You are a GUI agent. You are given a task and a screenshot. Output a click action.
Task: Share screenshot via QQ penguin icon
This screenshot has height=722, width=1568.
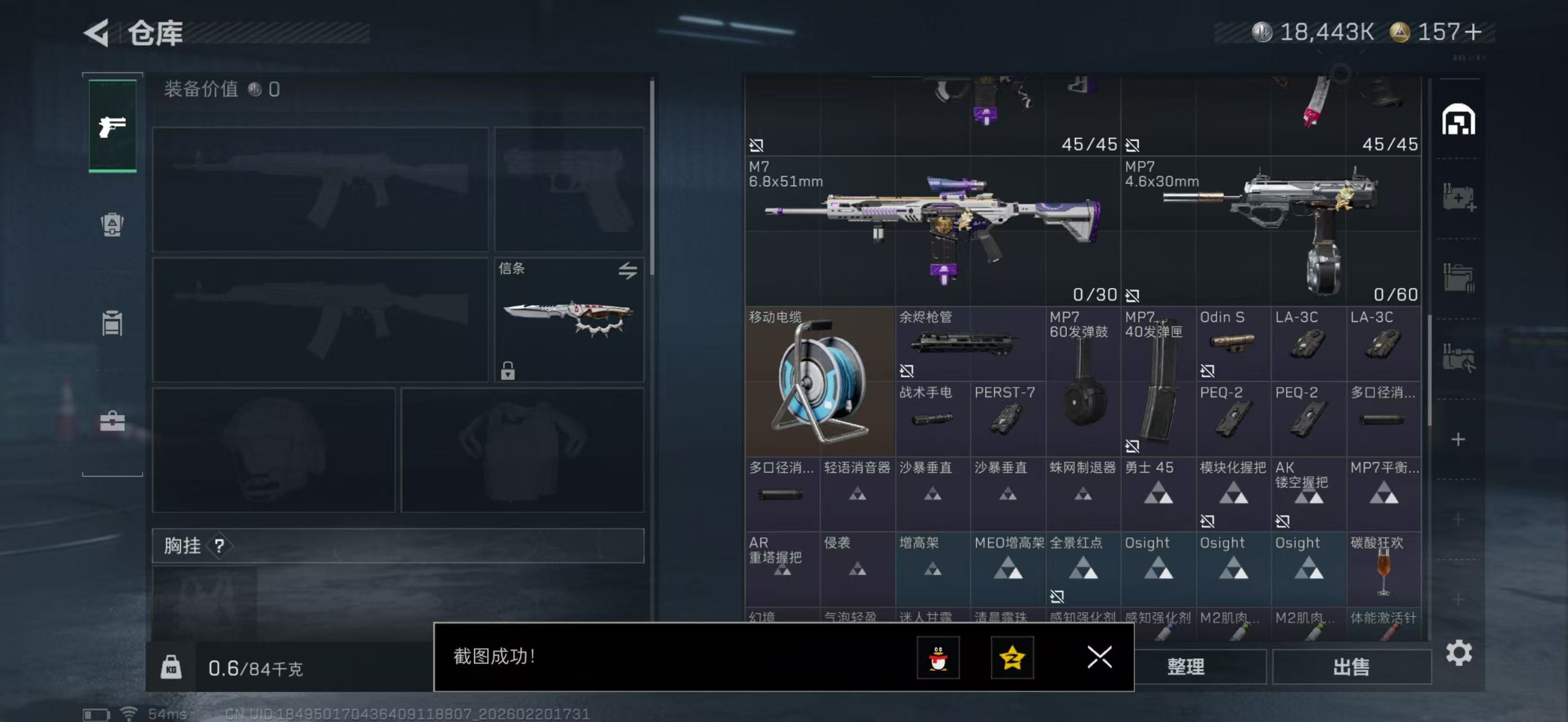coord(938,658)
